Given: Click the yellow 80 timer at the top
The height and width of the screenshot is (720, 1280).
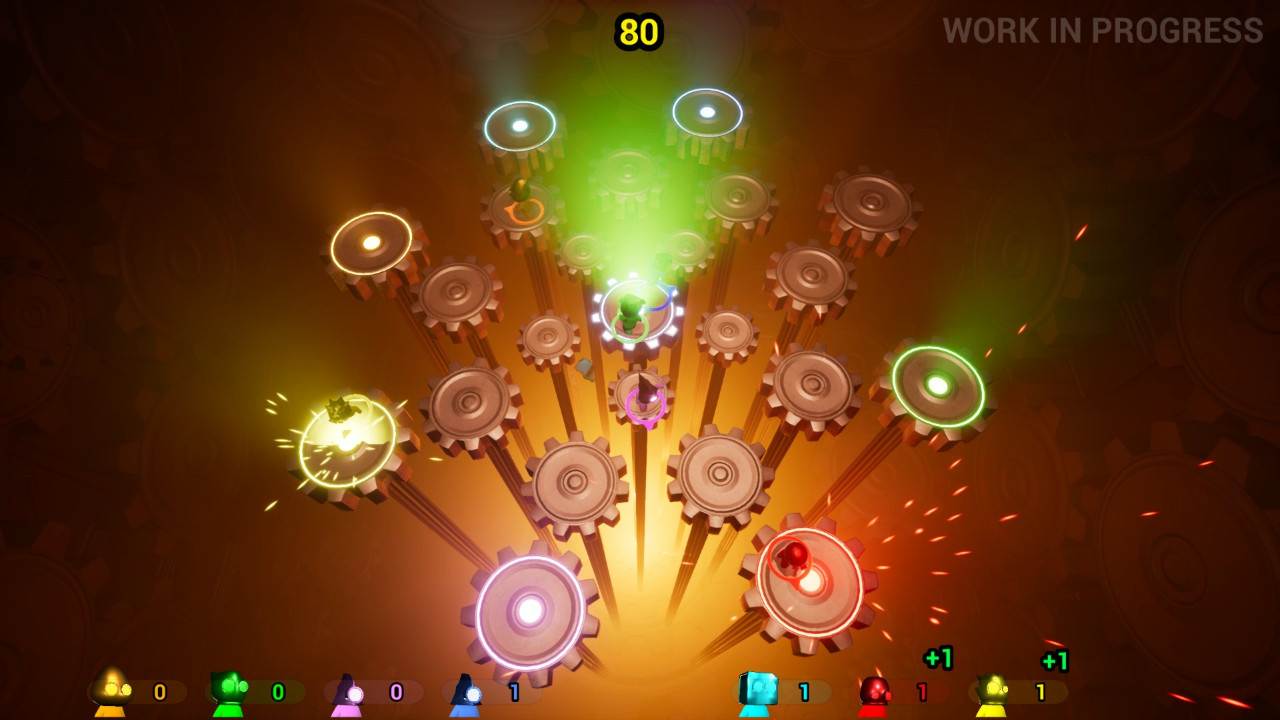Looking at the screenshot, I should (x=638, y=29).
